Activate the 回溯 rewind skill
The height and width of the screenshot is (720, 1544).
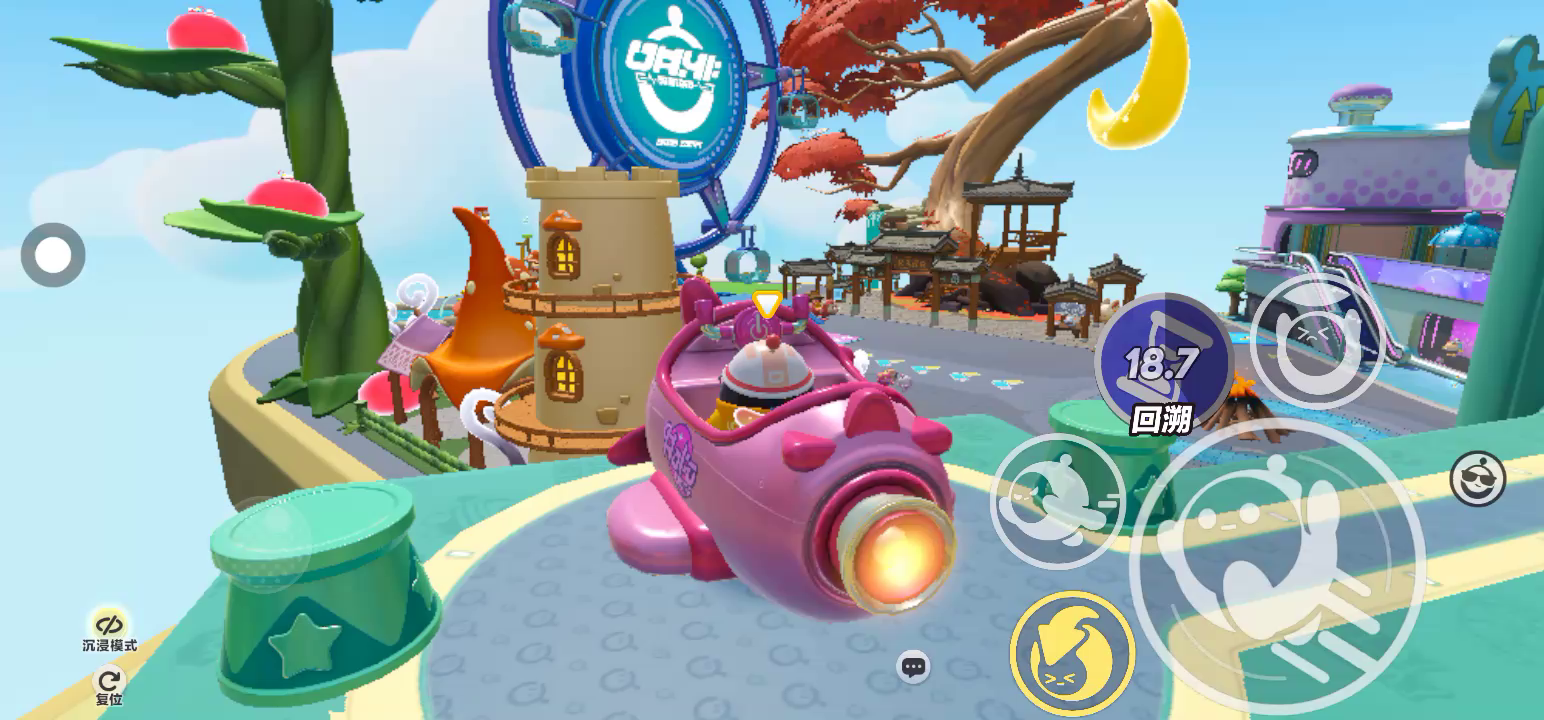[1163, 361]
